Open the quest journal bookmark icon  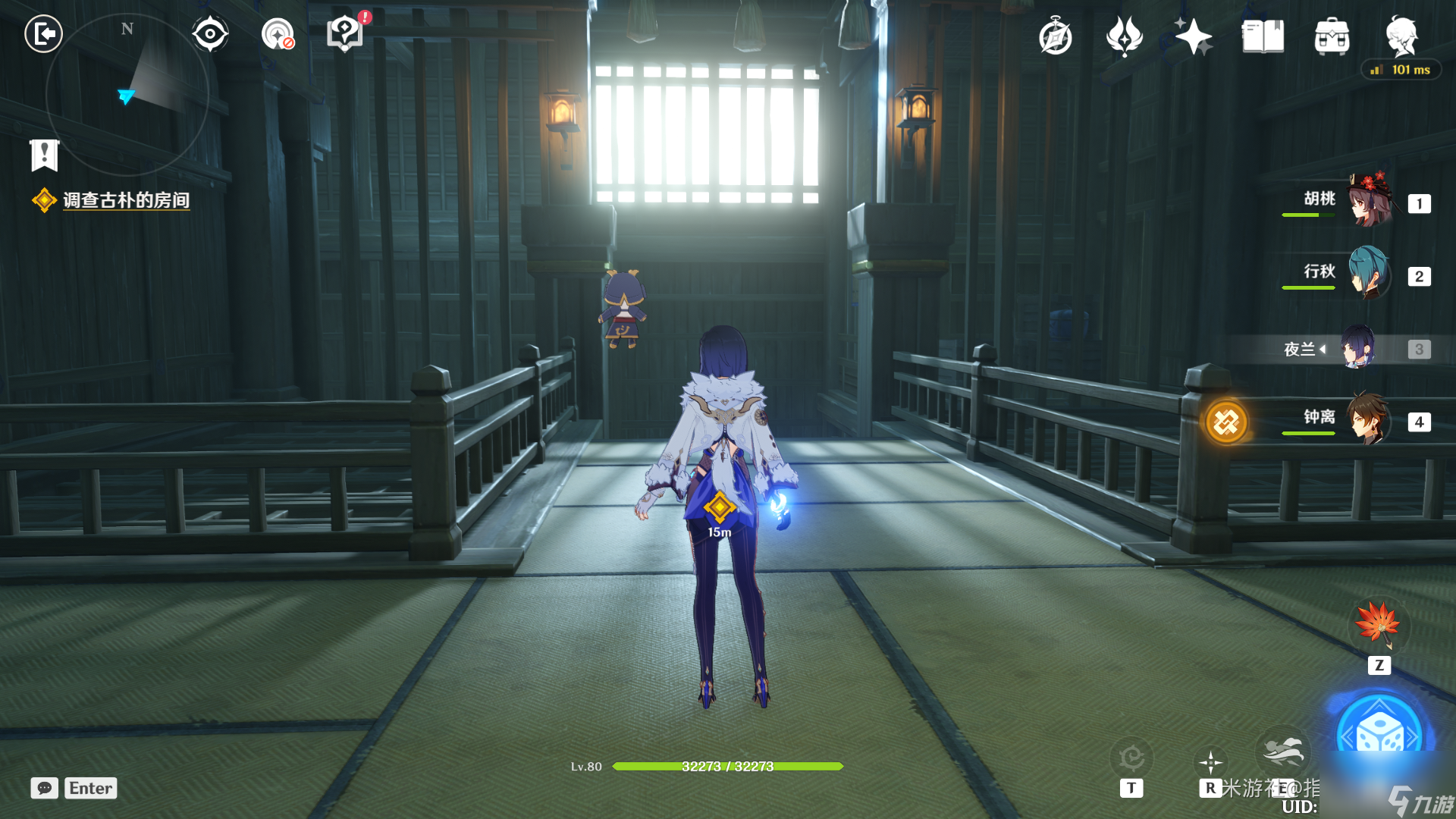(x=44, y=155)
